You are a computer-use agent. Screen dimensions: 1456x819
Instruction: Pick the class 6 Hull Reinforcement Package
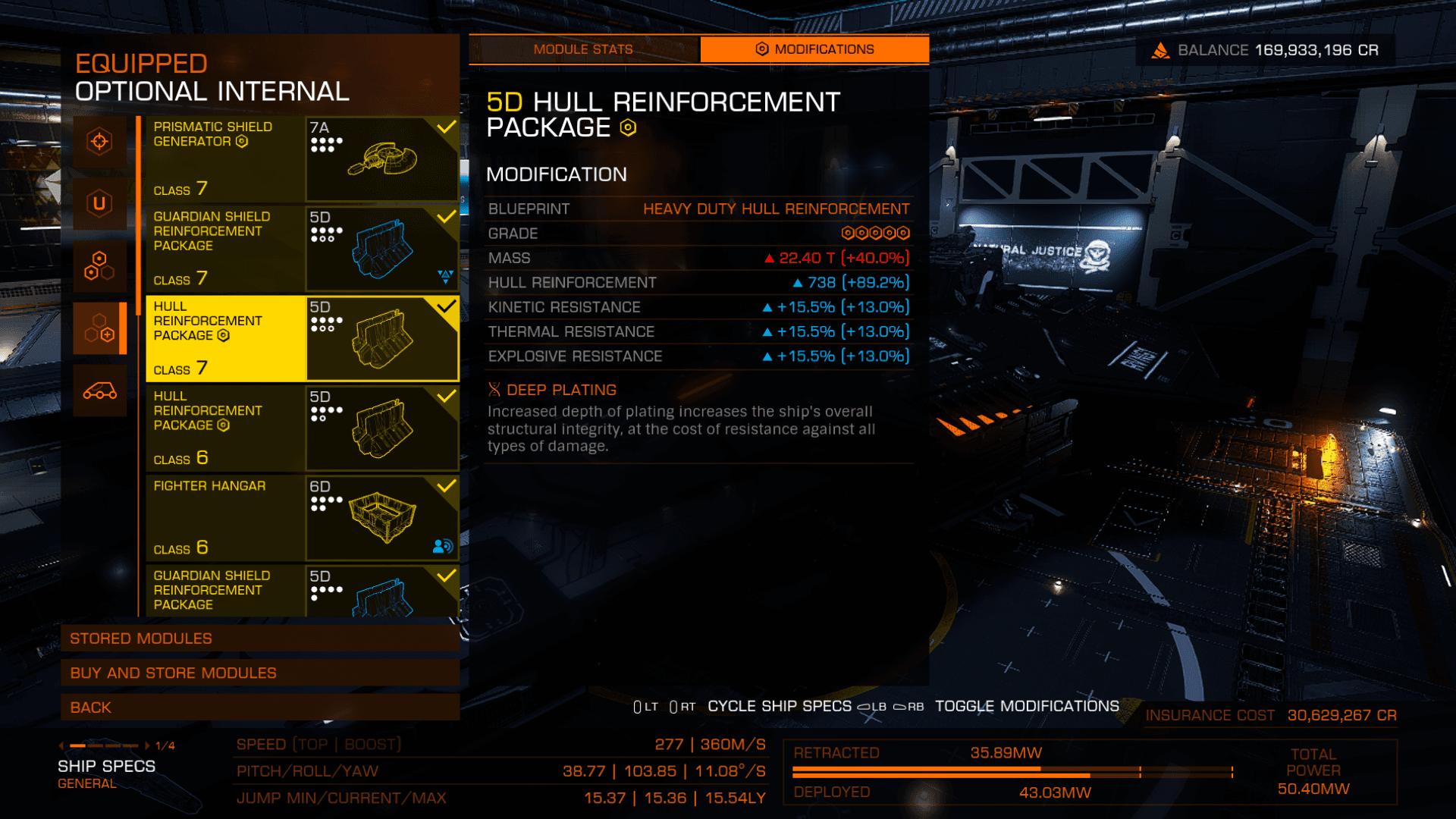click(x=302, y=428)
